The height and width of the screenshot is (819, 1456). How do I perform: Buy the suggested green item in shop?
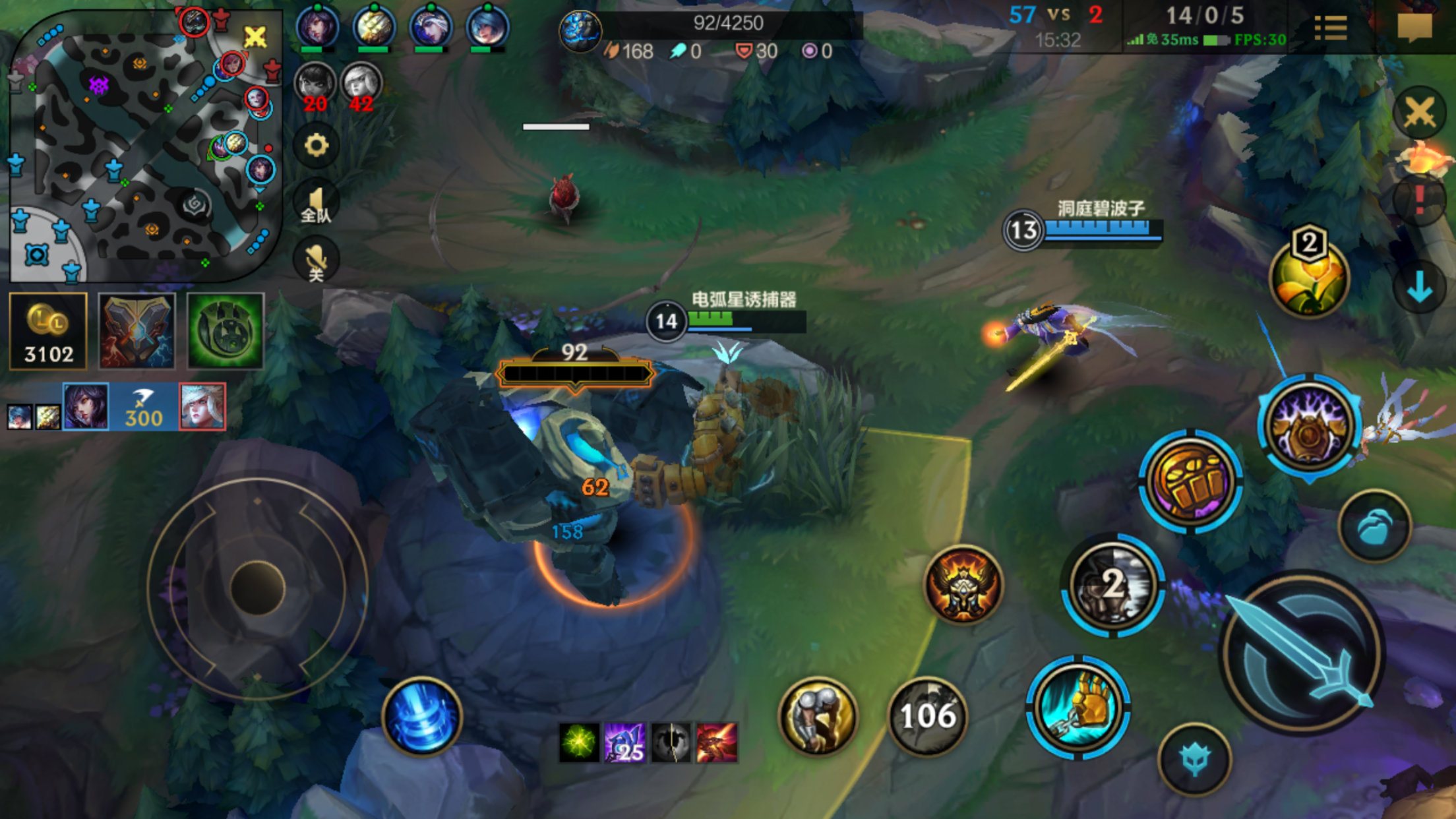(225, 331)
